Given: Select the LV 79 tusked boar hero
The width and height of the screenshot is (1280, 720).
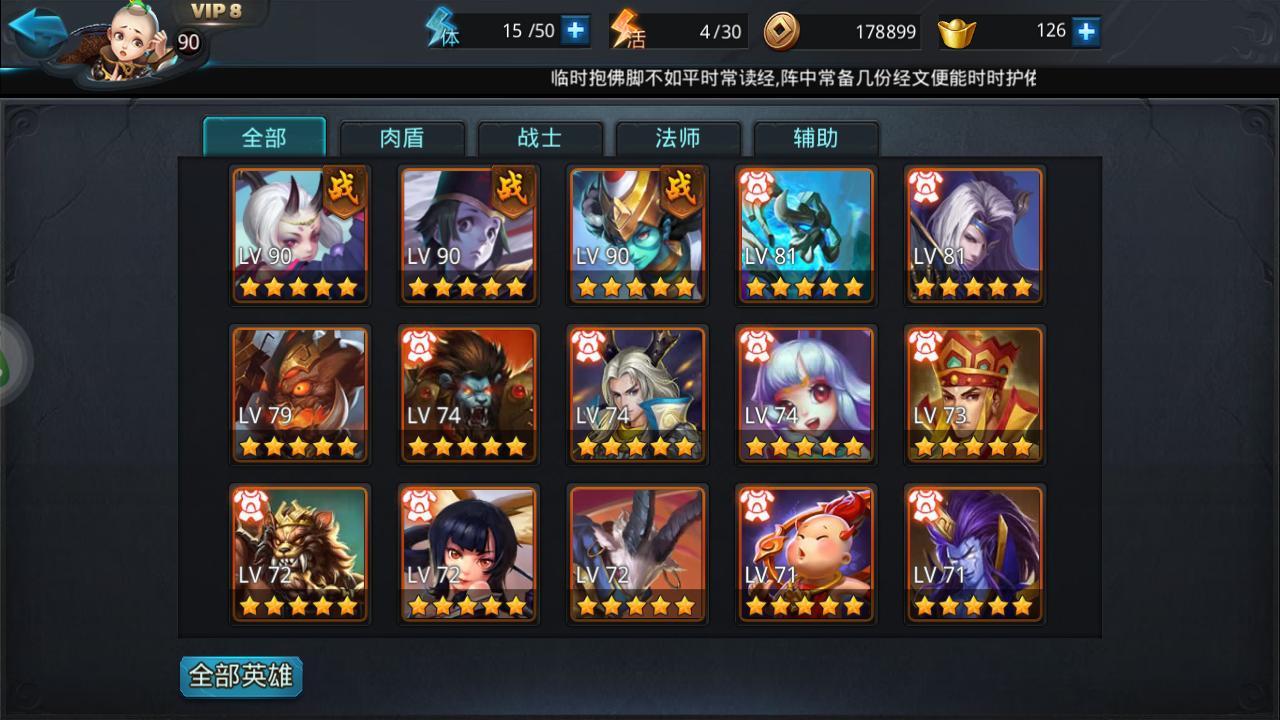Looking at the screenshot, I should click(x=300, y=395).
